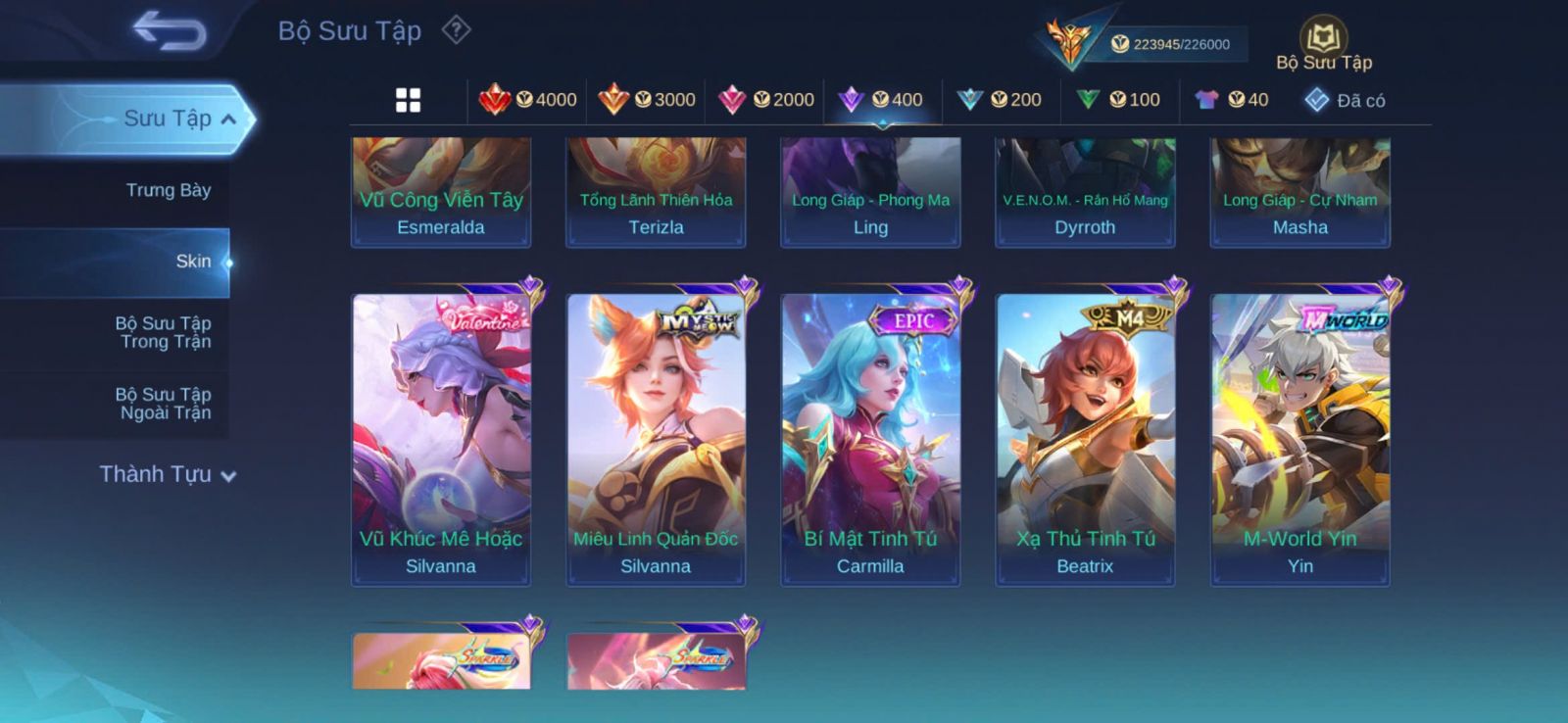Filter skins by the 4000 tier

pyautogui.click(x=528, y=100)
